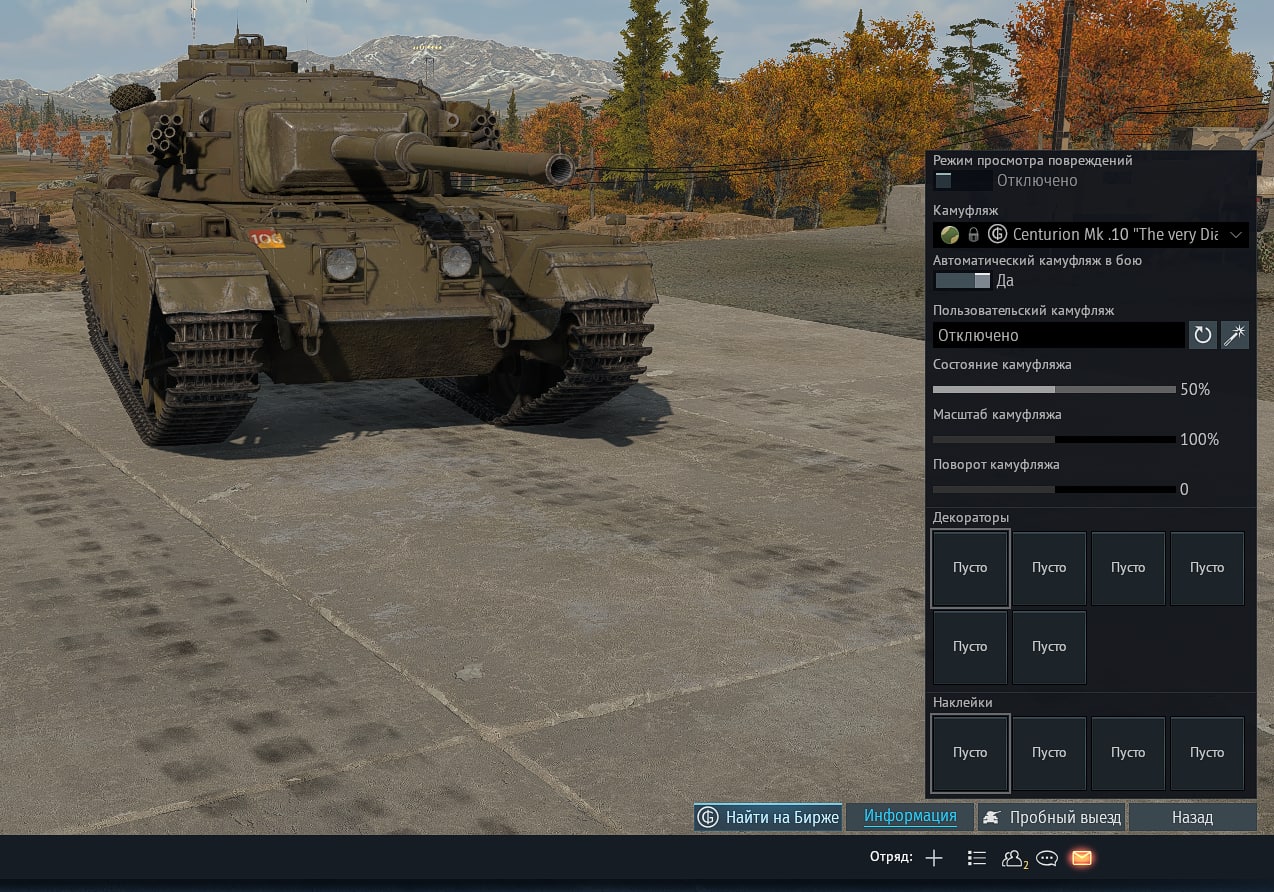Open the squad list icon
Screen dimensions: 1274x892
pyautogui.click(x=977, y=858)
